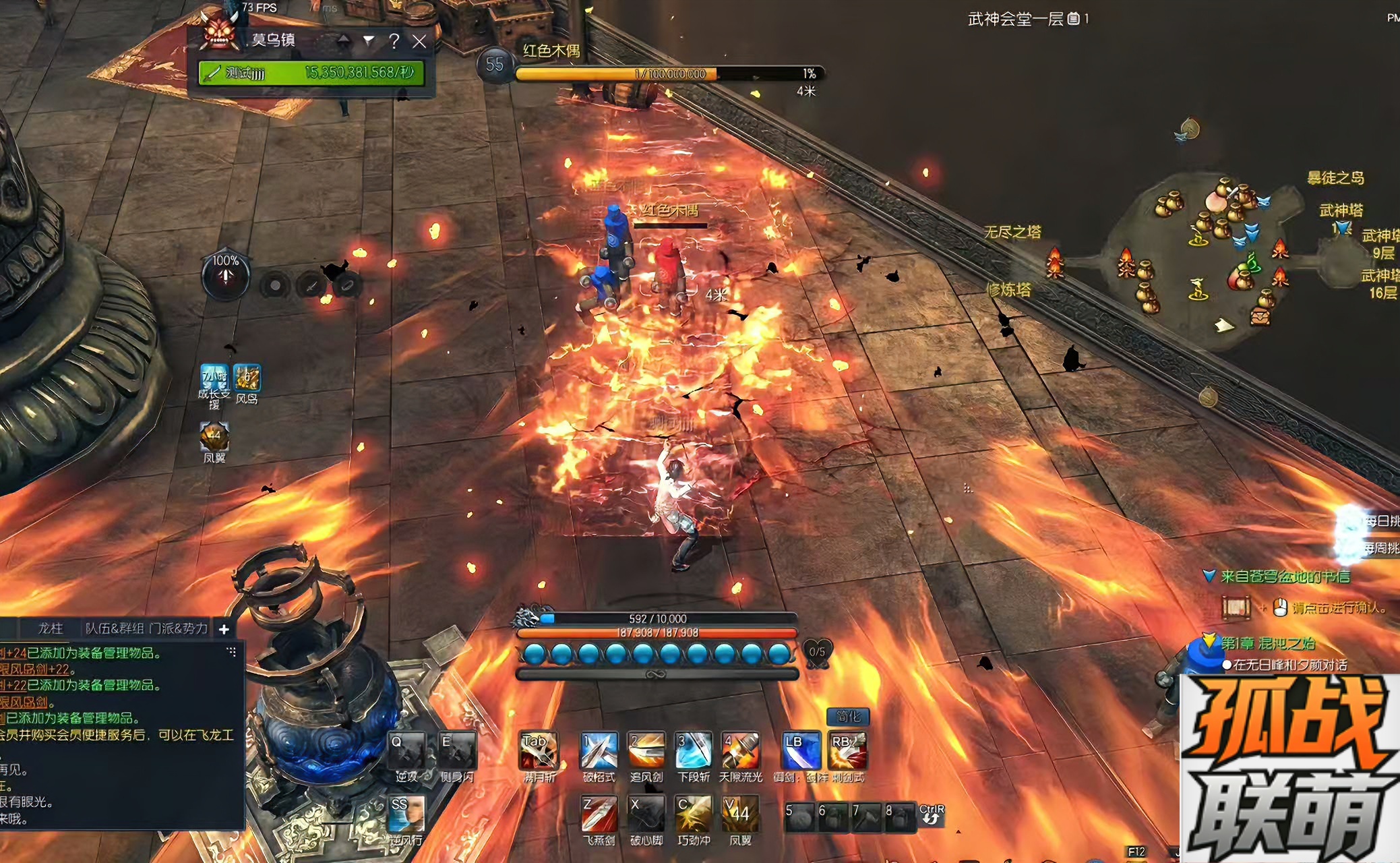Open the 队伍&群组 chat tab
Viewport: 1400px width, 863px height.
point(115,628)
